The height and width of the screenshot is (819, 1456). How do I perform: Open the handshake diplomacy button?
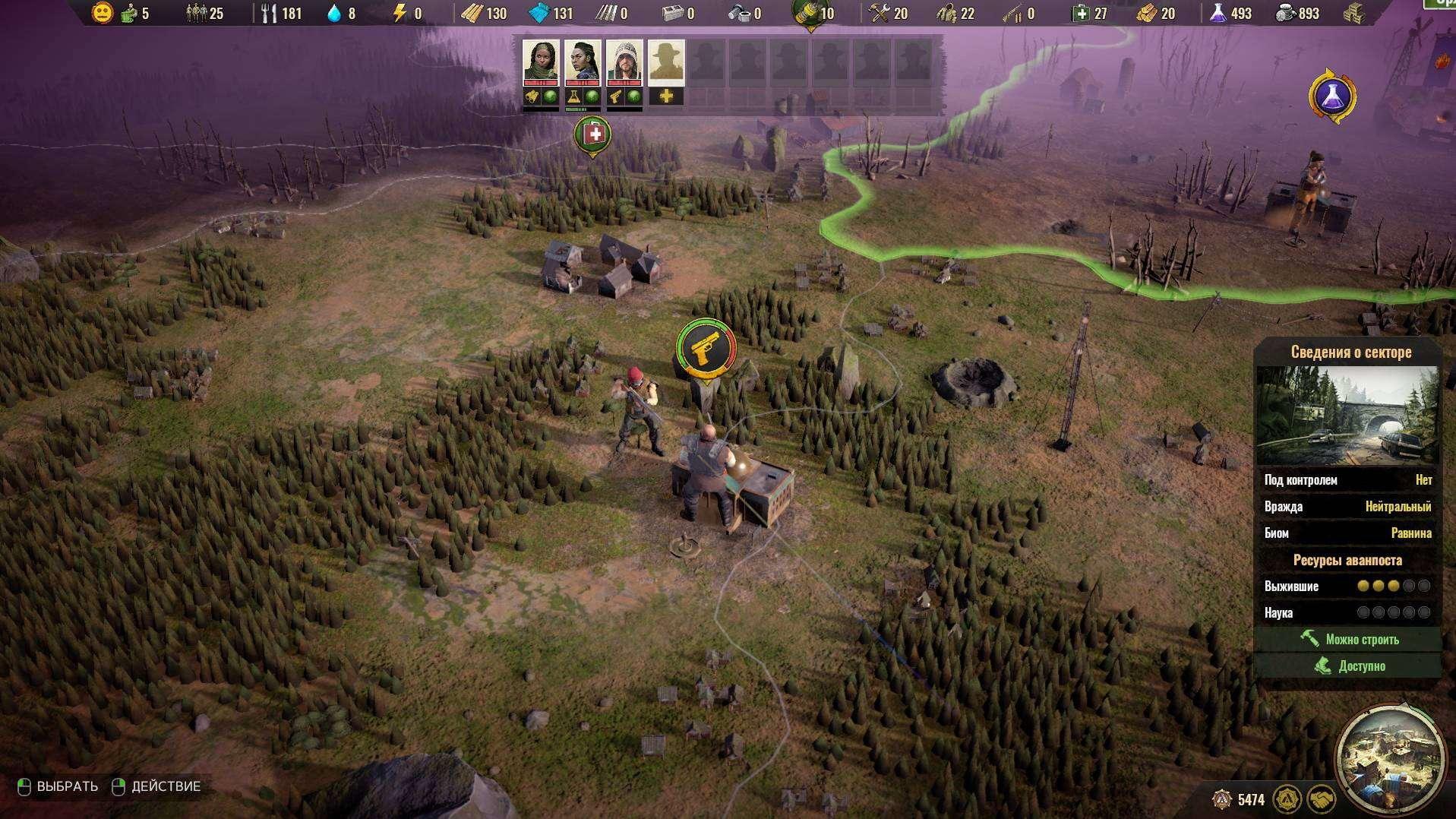(1321, 799)
